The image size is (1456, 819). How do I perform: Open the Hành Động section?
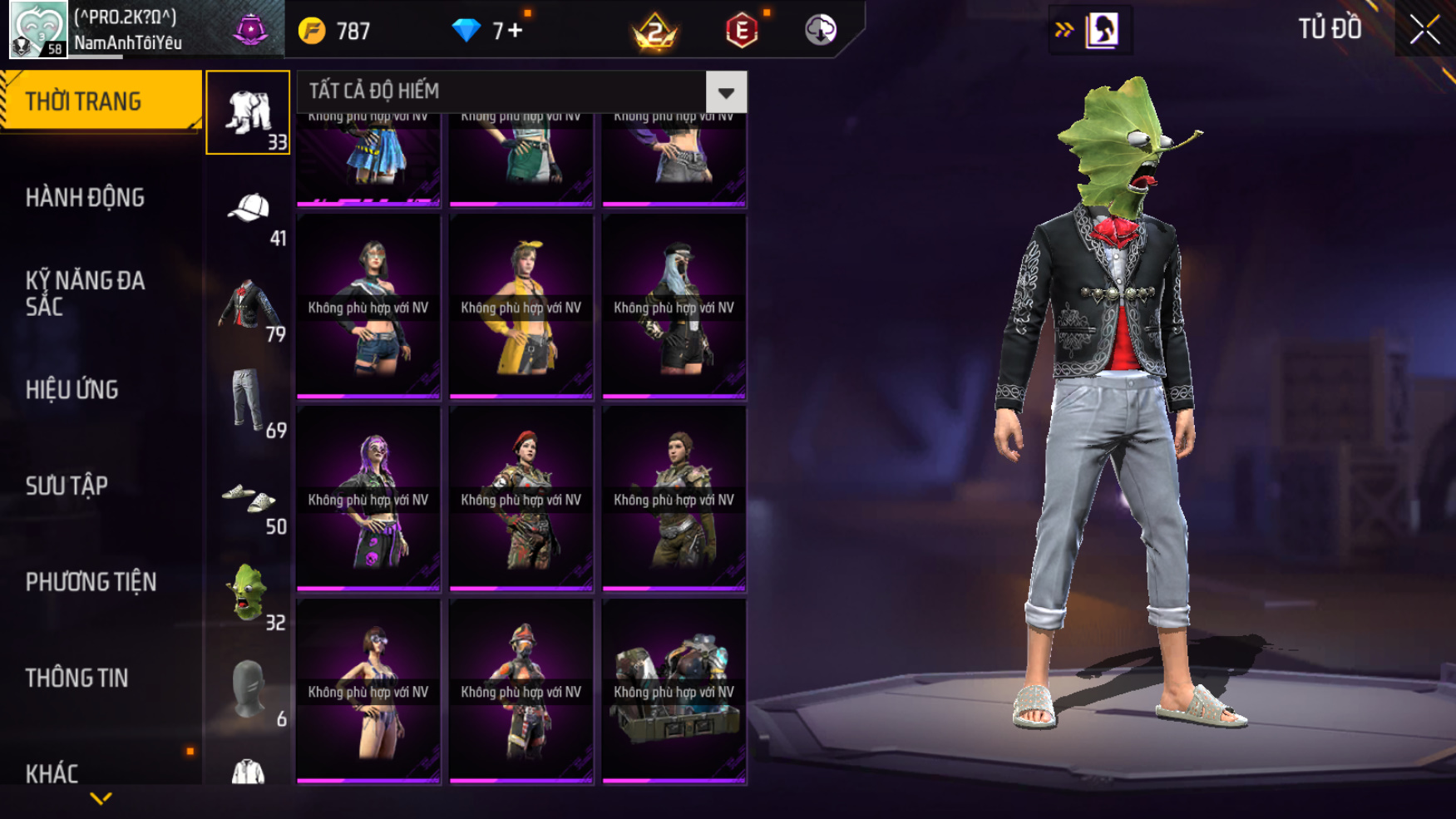tap(85, 198)
